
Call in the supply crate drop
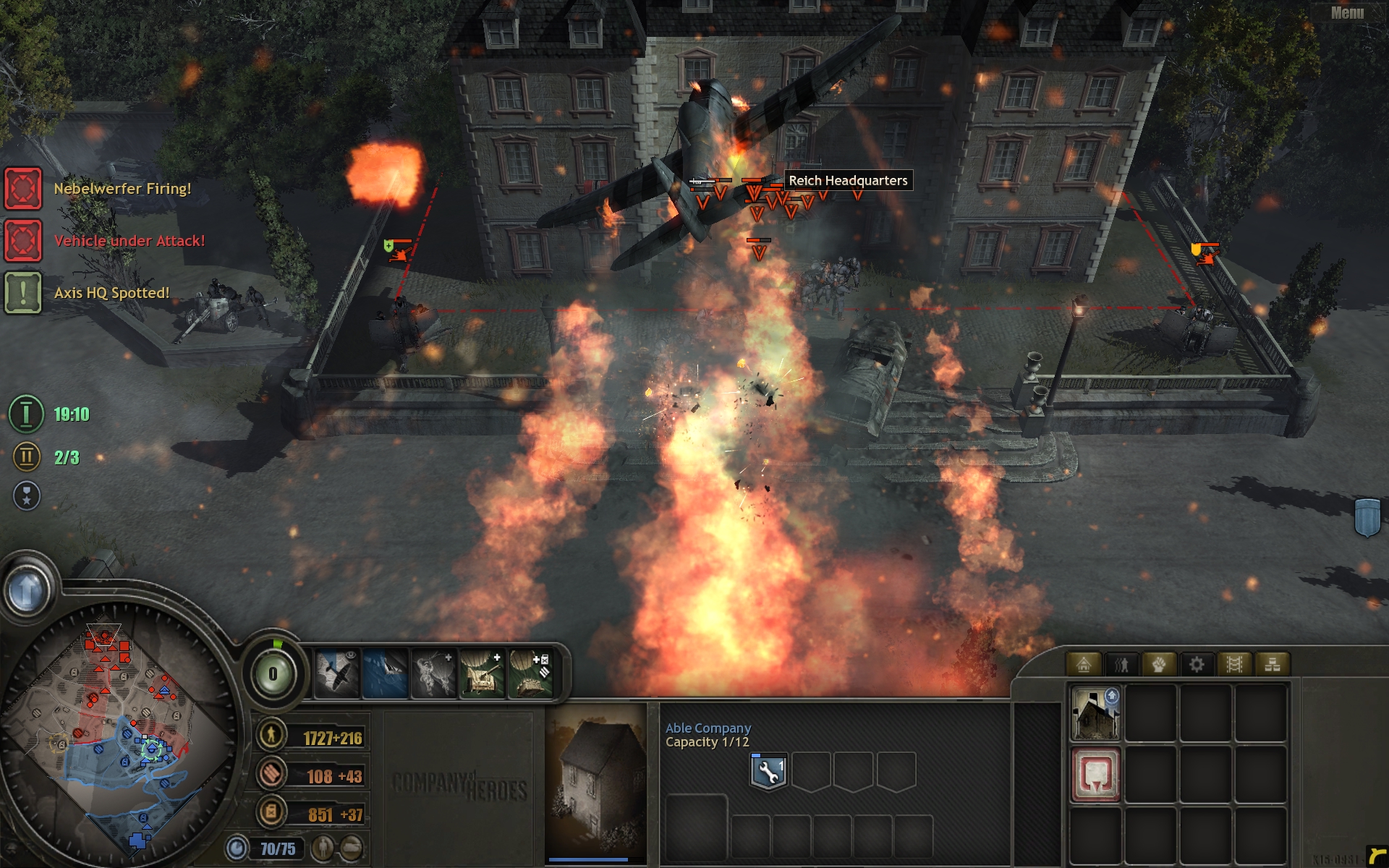(x=530, y=674)
